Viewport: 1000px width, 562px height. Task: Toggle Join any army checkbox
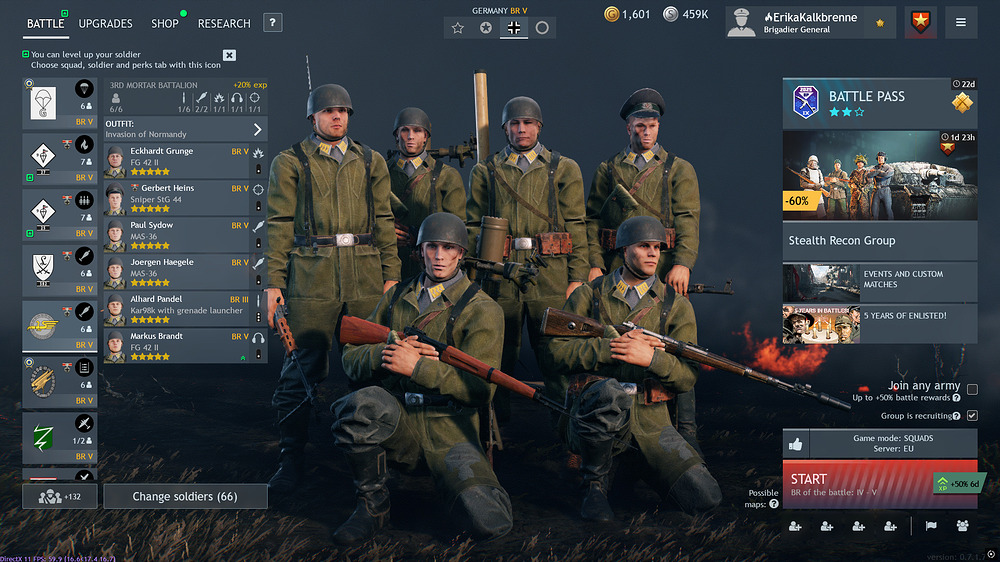[x=972, y=389]
